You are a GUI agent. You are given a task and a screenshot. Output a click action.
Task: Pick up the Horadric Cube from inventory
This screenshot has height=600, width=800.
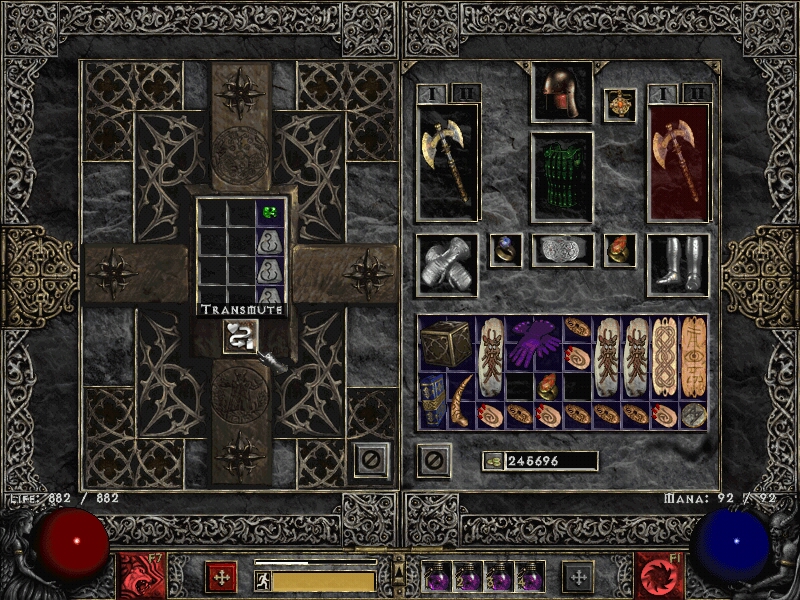(446, 342)
